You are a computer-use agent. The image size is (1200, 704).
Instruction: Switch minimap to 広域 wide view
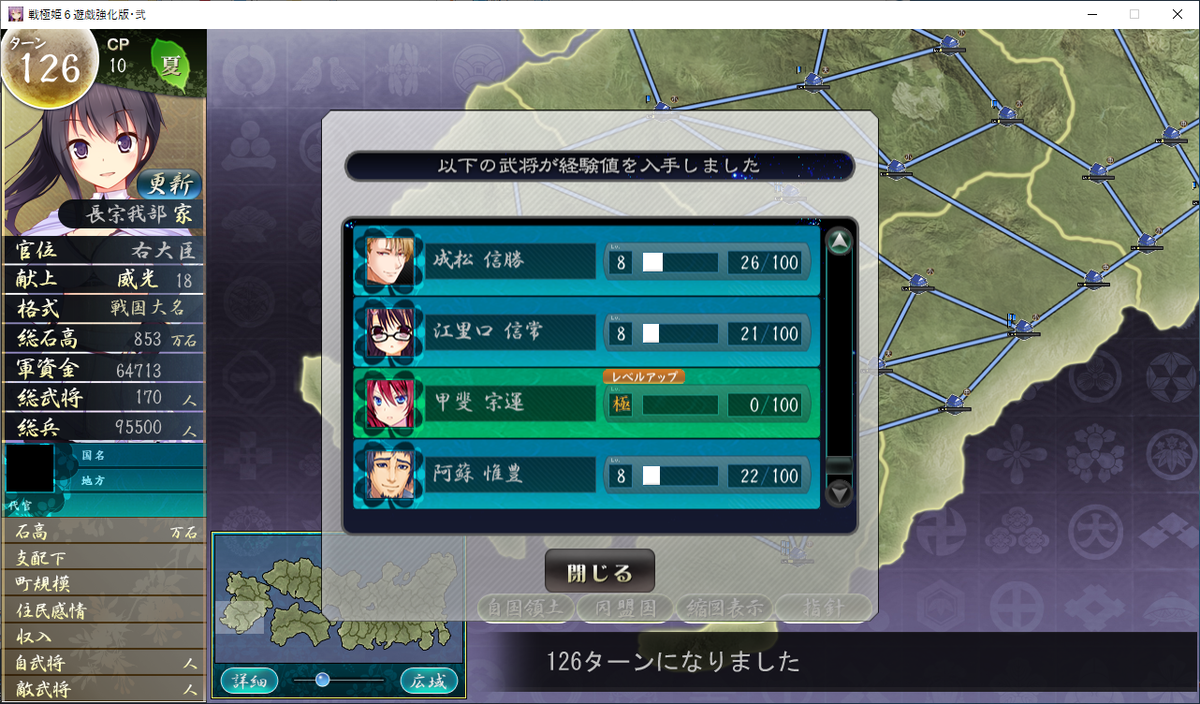(x=428, y=681)
